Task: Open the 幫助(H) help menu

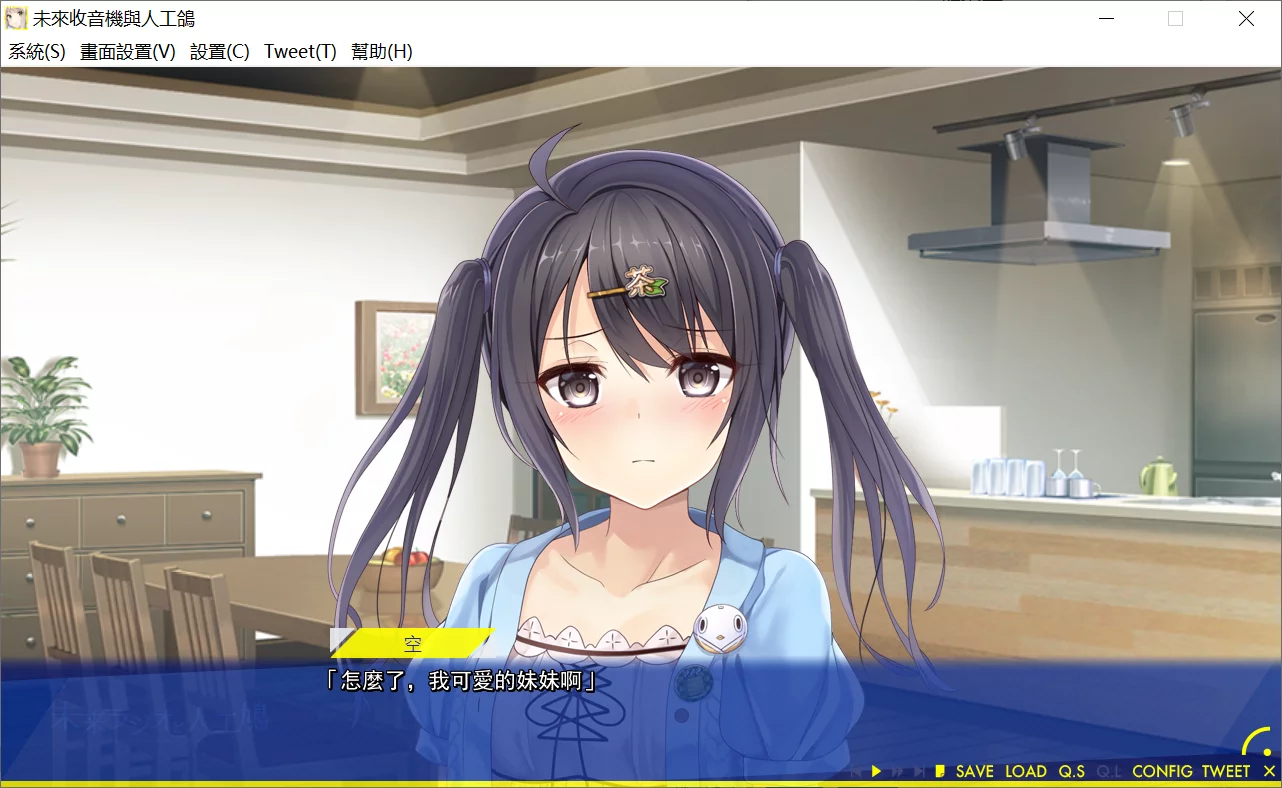Action: [x=381, y=52]
